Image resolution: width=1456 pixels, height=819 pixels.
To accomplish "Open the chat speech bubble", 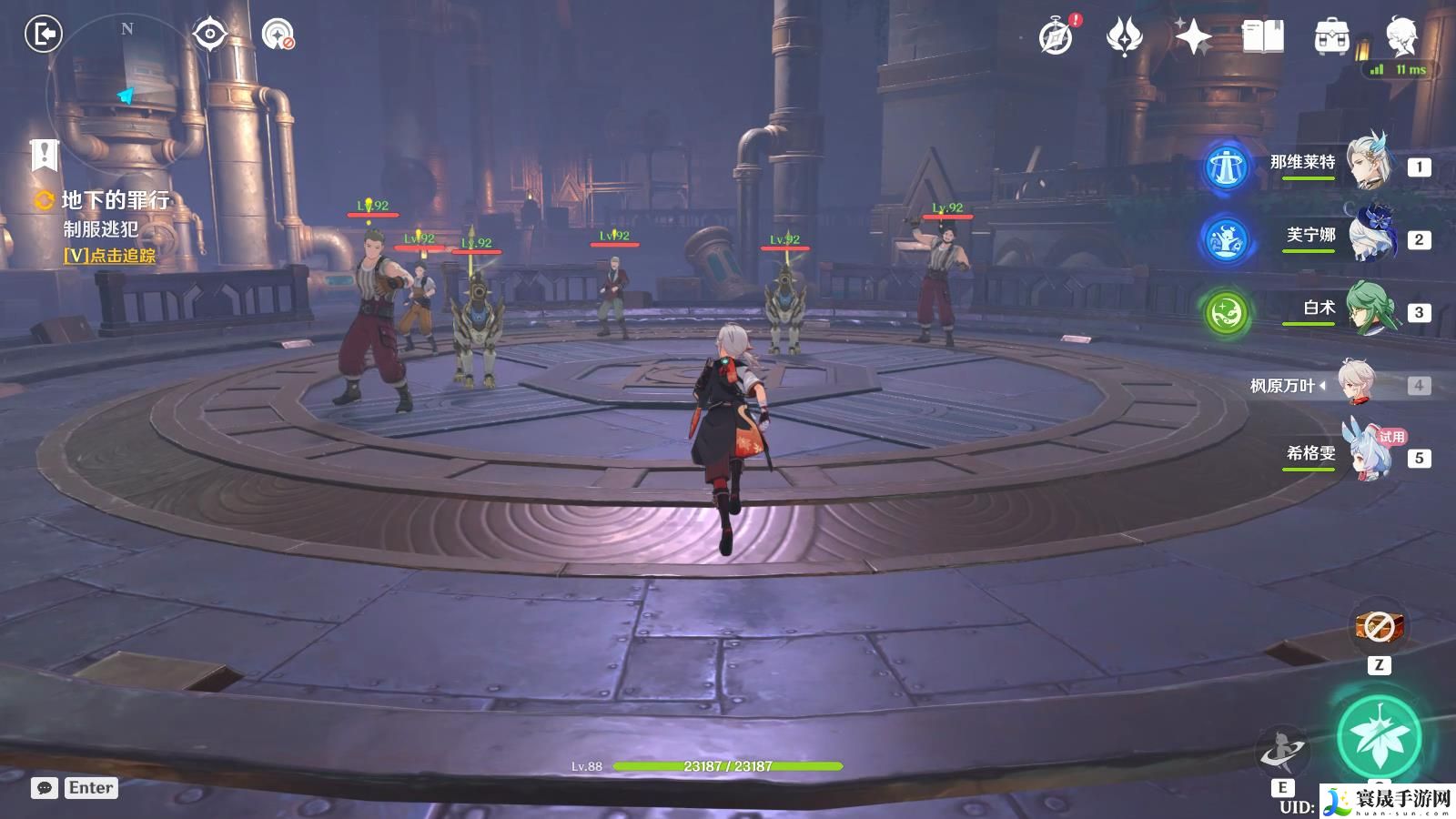I will (x=44, y=788).
